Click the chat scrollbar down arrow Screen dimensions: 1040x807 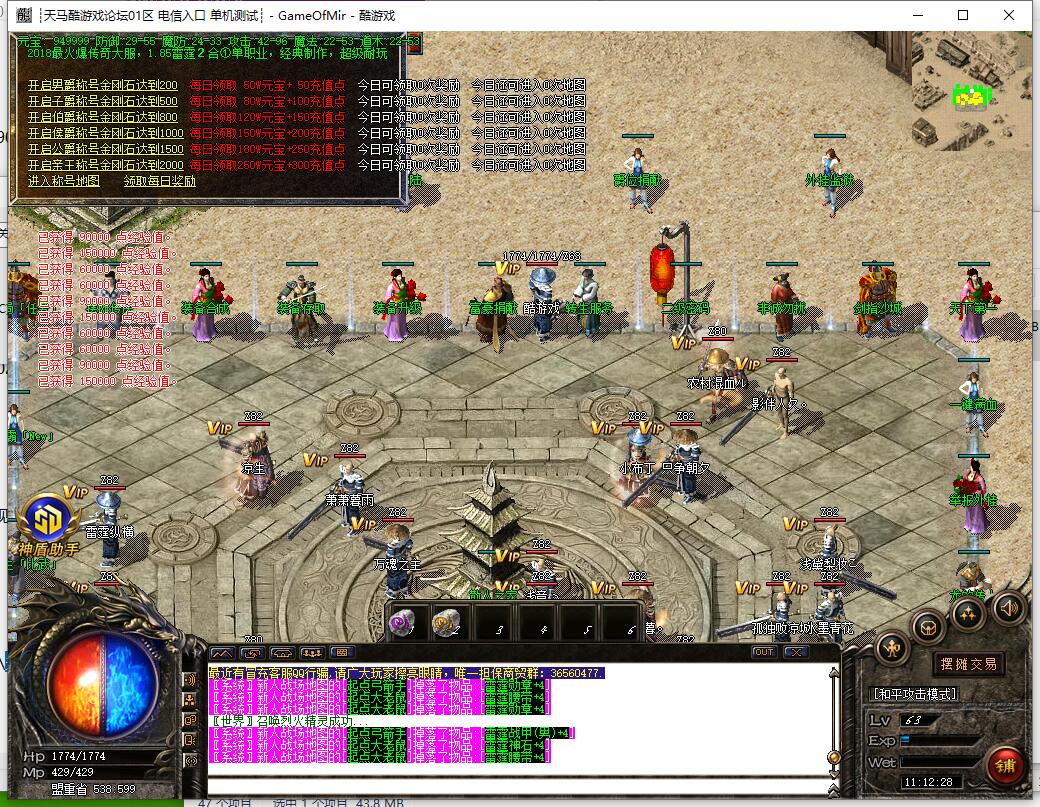(833, 773)
